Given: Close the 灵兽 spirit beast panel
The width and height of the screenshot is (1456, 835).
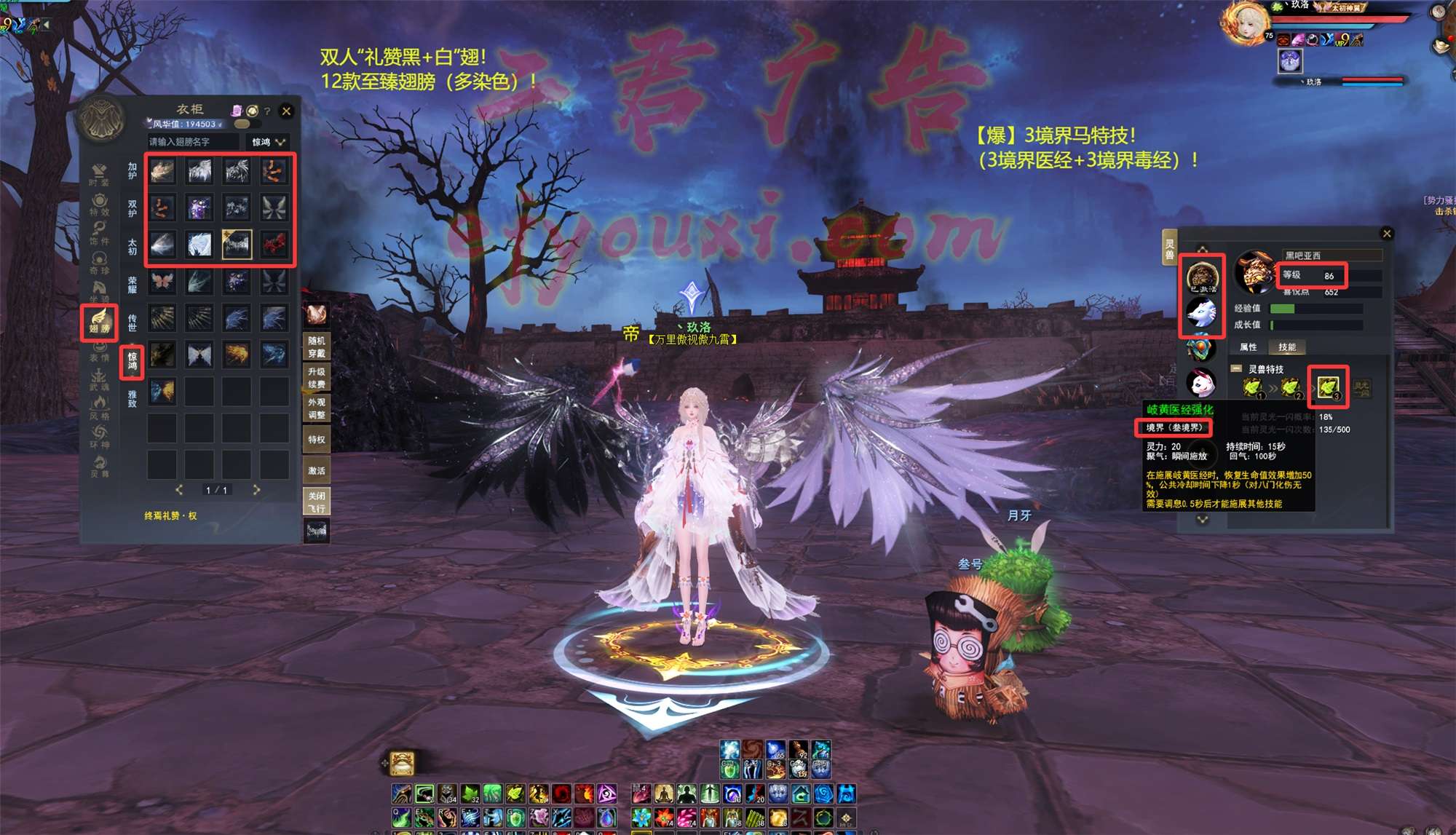Looking at the screenshot, I should point(1387,234).
